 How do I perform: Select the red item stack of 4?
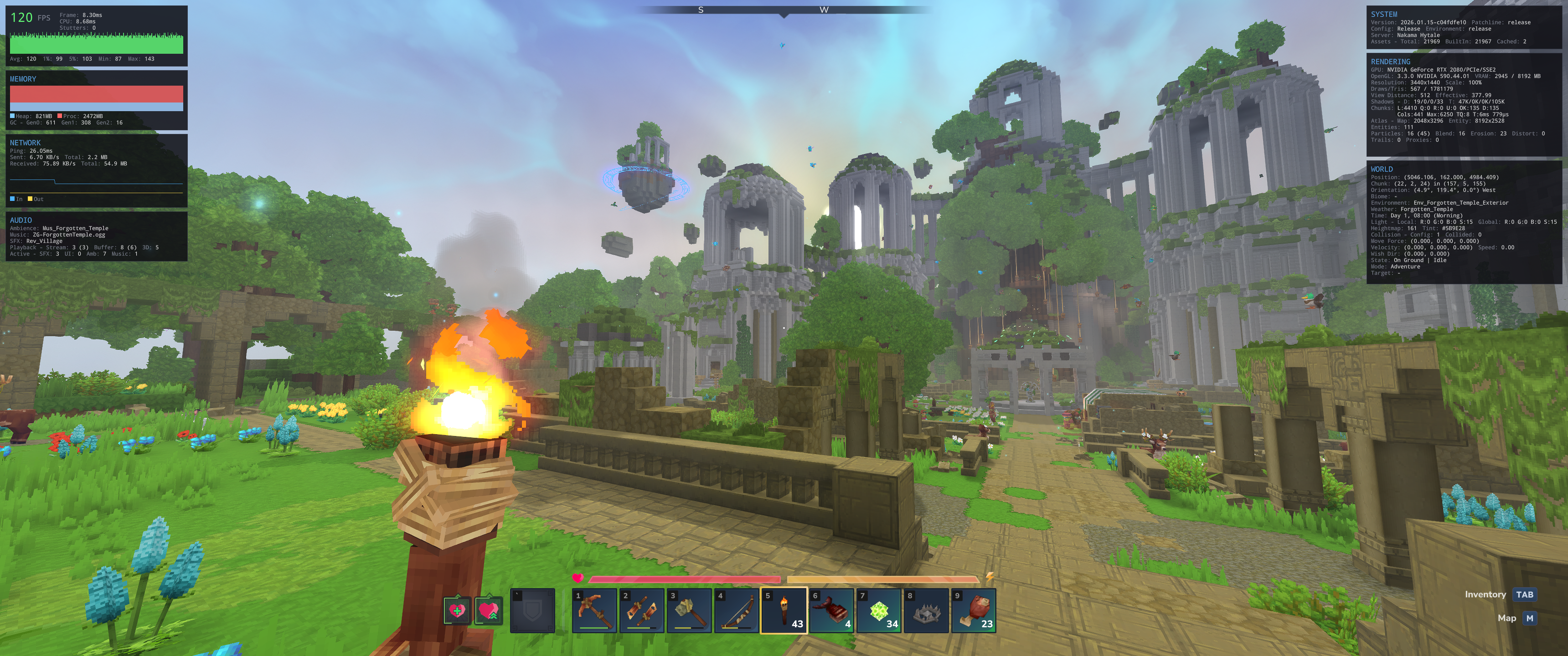pos(831,610)
